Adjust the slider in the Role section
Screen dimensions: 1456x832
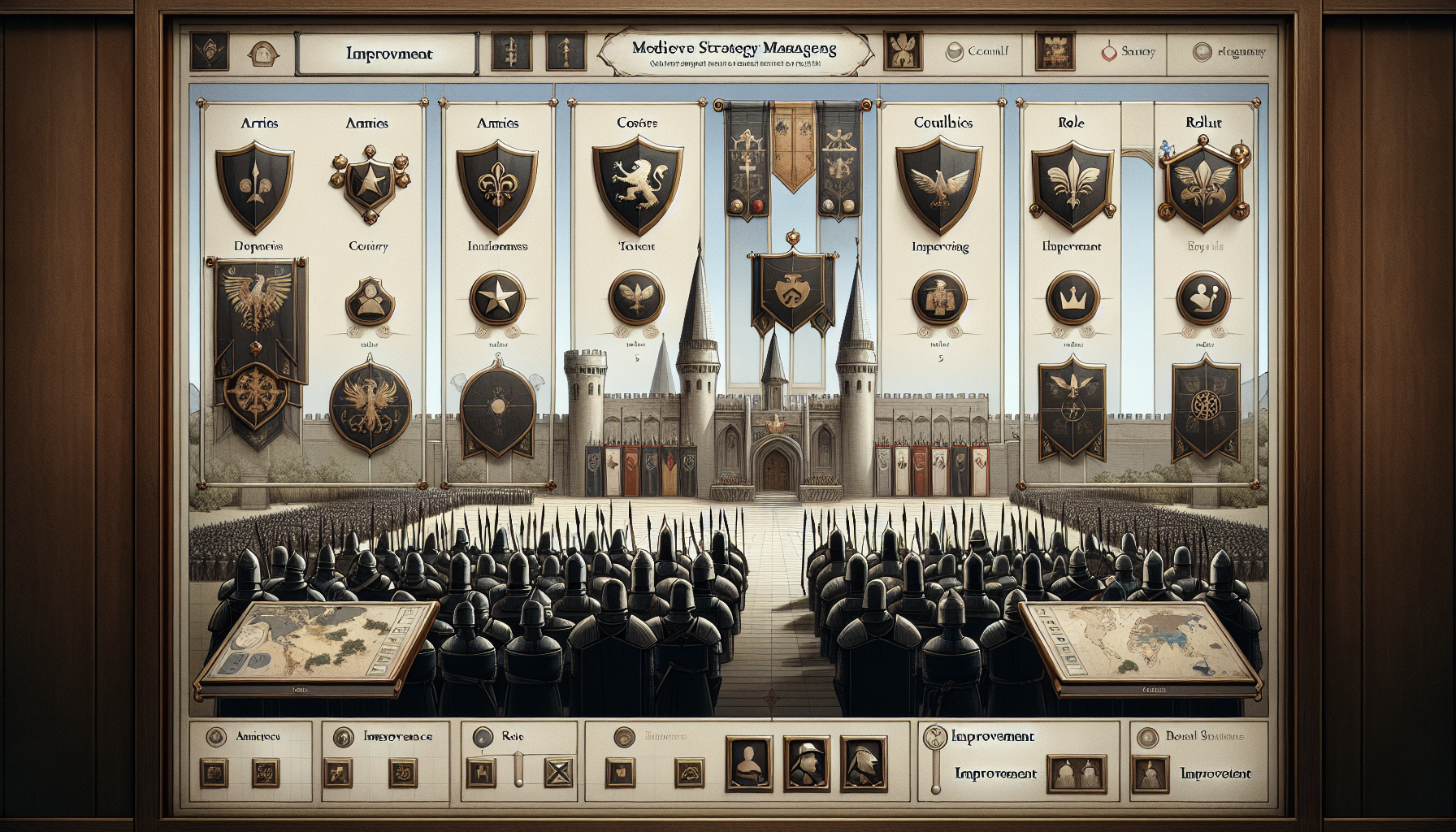coord(518,768)
